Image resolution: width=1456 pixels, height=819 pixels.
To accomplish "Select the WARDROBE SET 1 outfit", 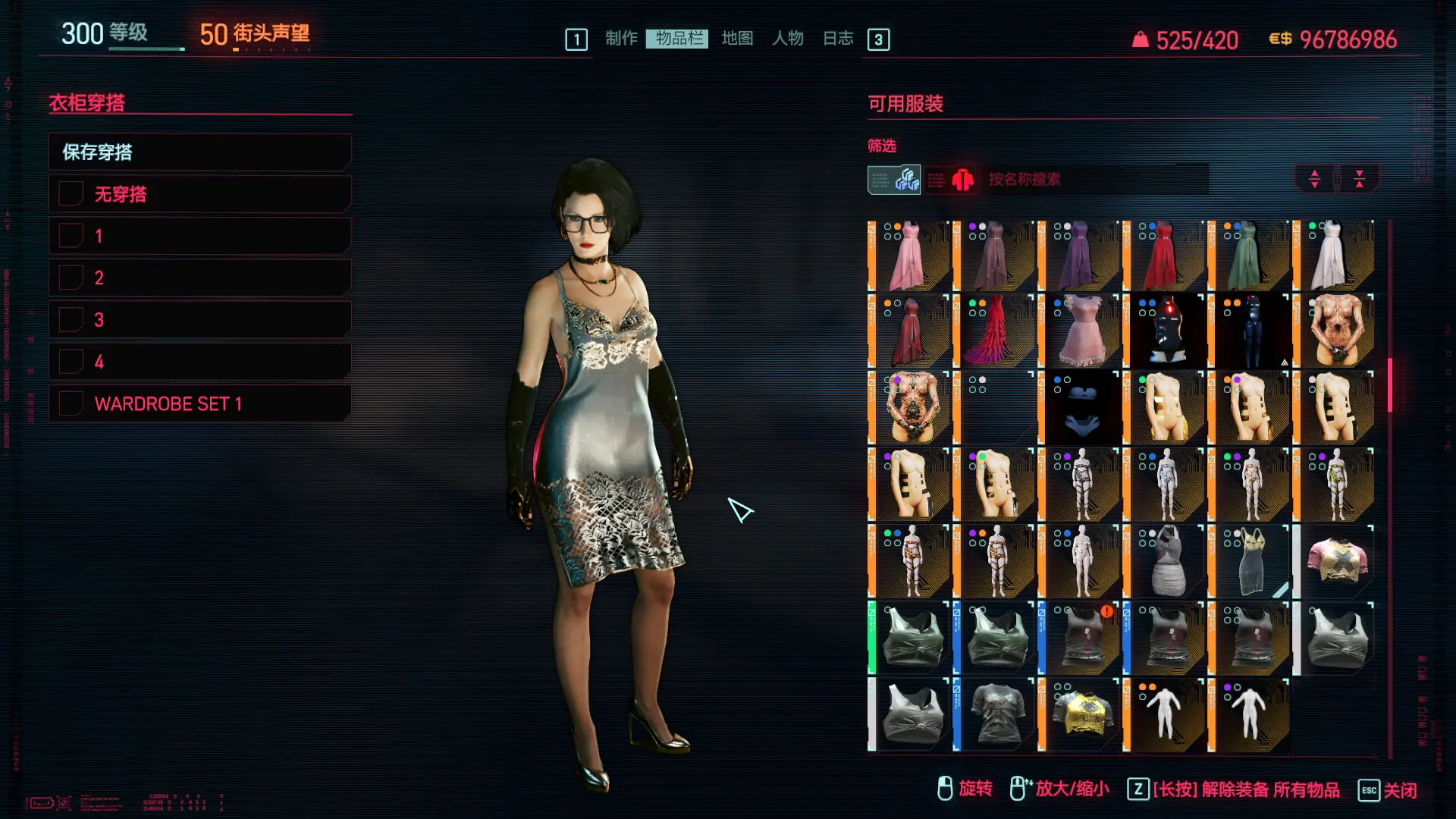I will coord(199,403).
